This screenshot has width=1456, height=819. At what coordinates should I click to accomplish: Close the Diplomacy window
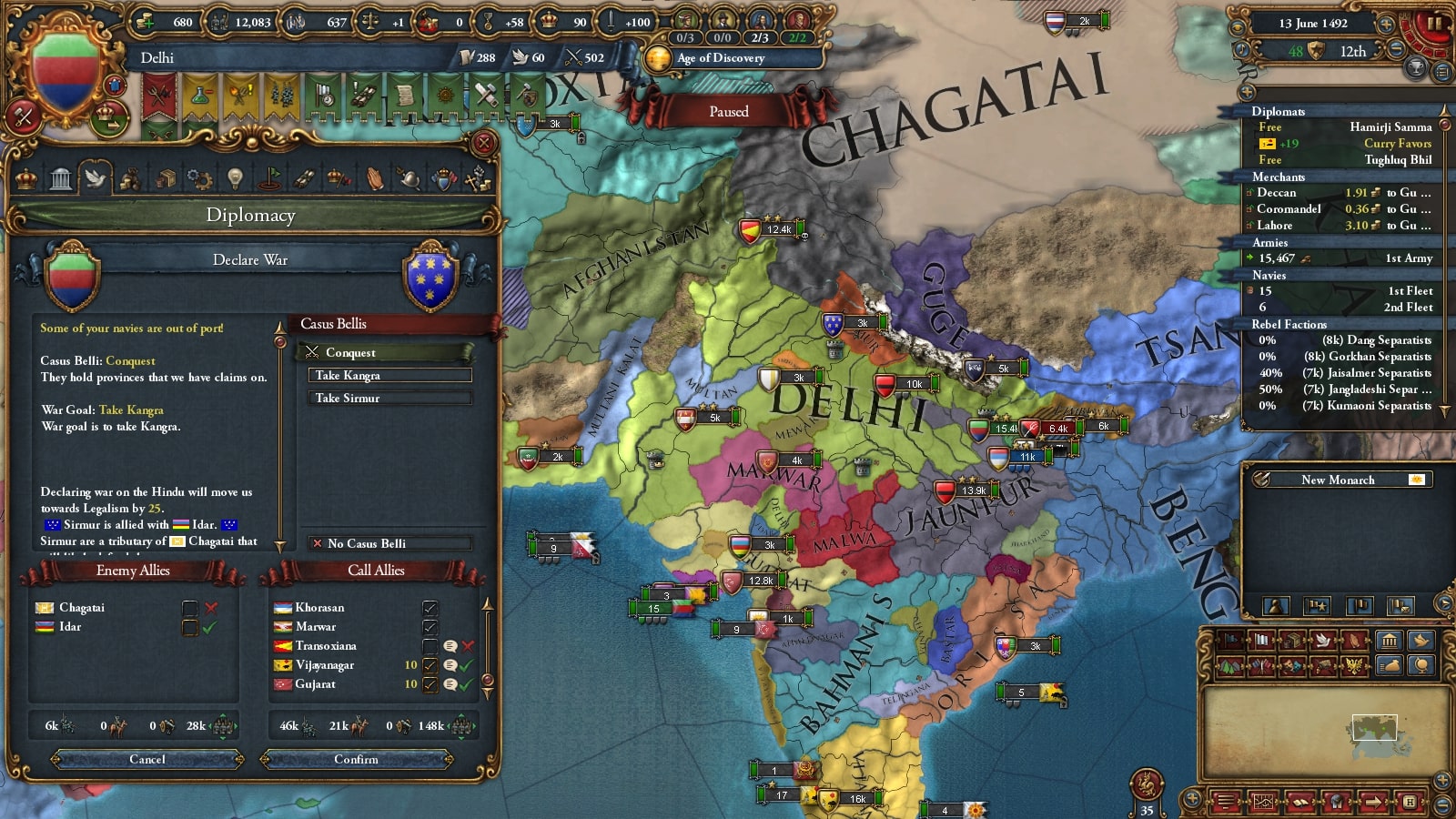click(484, 143)
